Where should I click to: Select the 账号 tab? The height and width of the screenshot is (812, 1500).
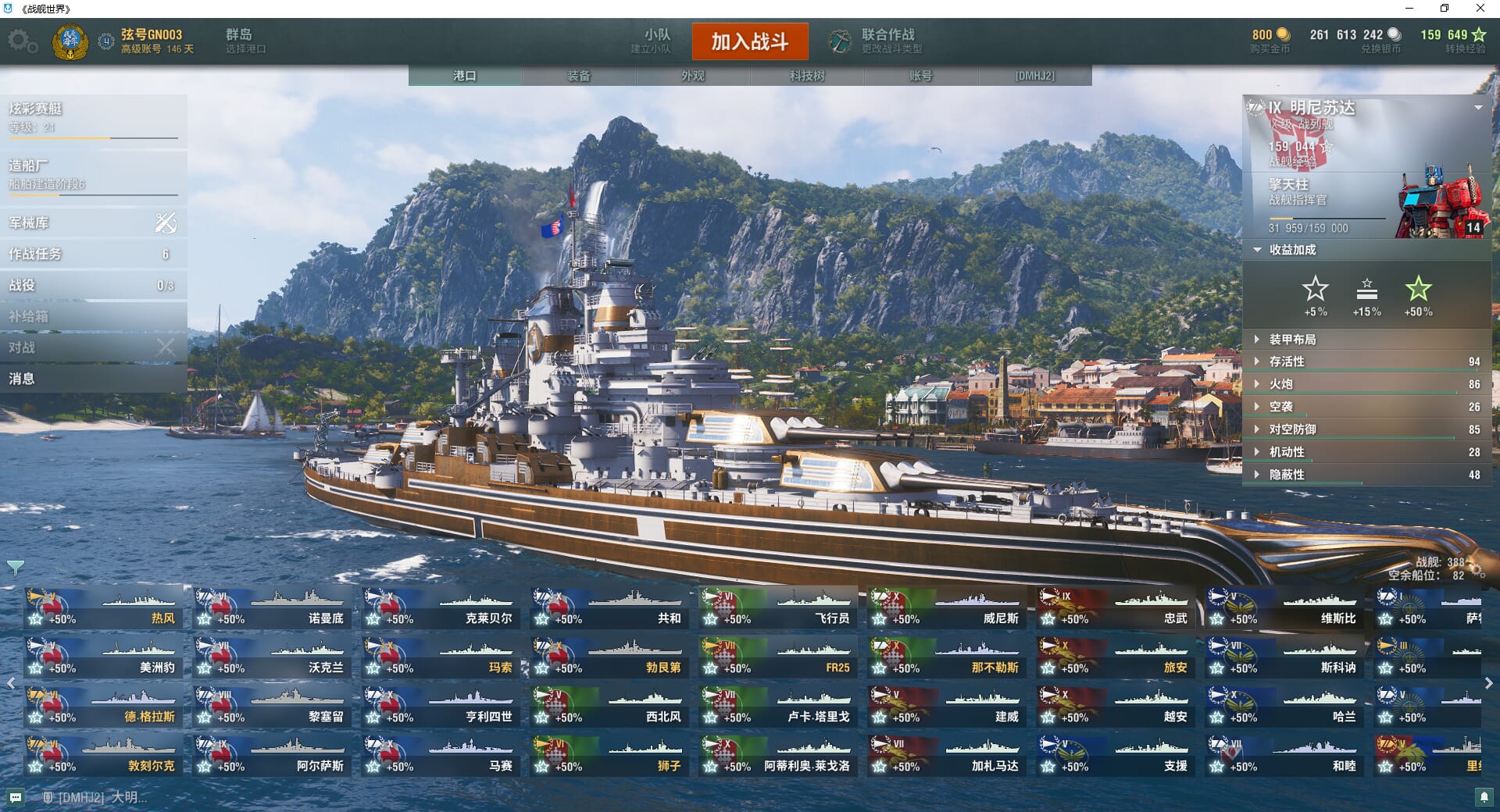pyautogui.click(x=920, y=76)
